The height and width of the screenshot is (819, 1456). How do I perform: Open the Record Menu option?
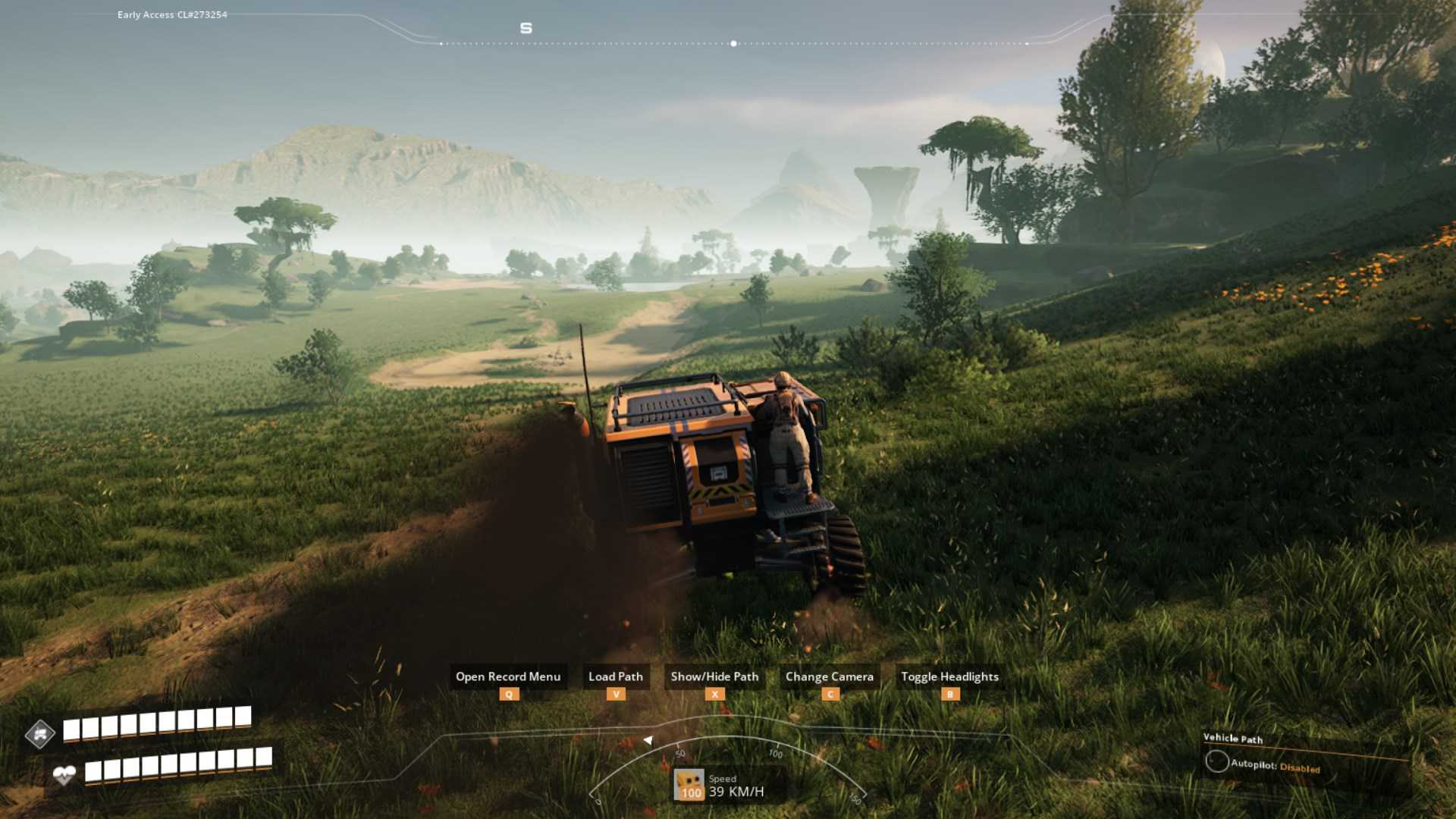pyautogui.click(x=507, y=676)
